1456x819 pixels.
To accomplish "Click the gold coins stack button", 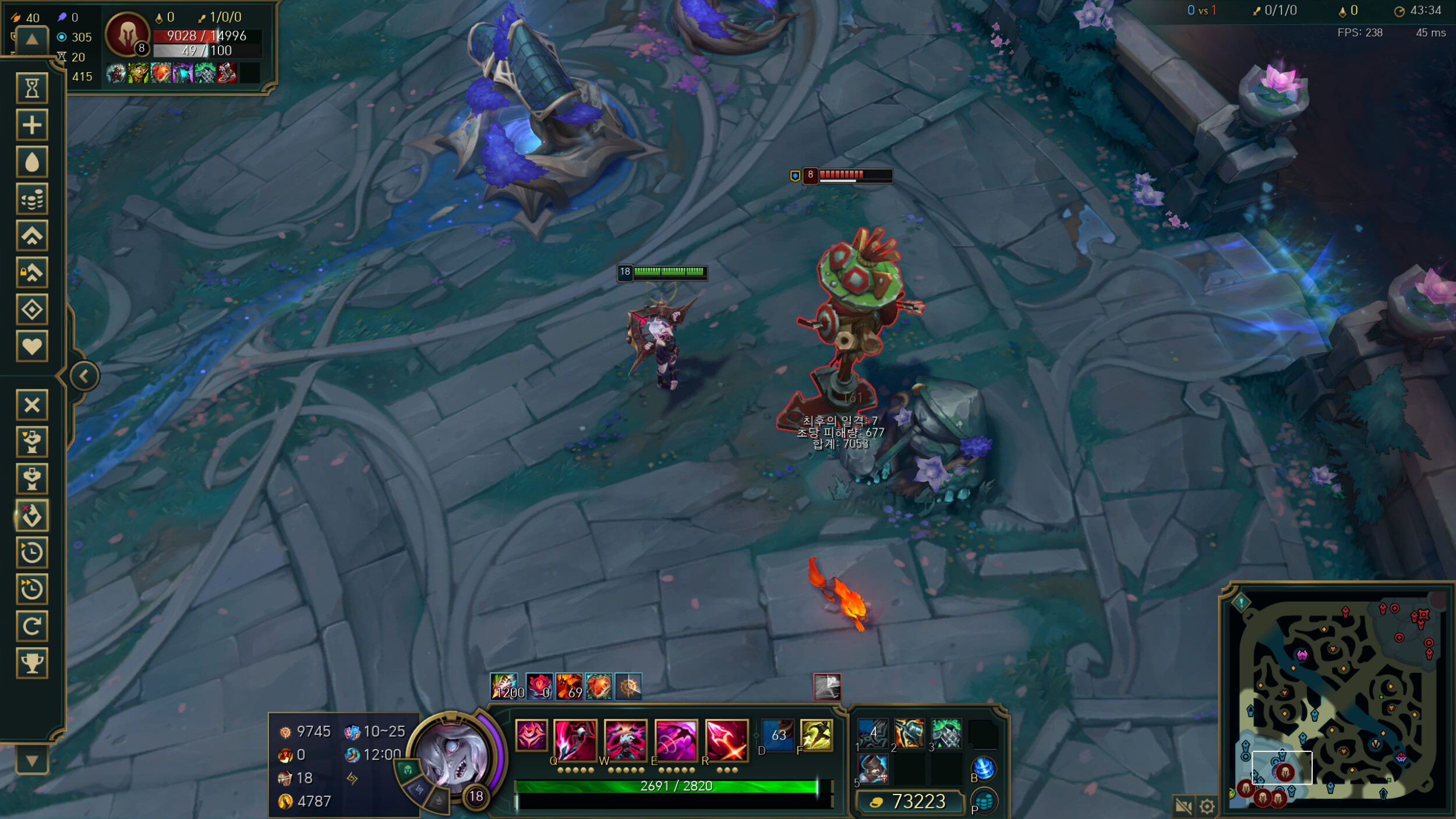I will (x=32, y=199).
